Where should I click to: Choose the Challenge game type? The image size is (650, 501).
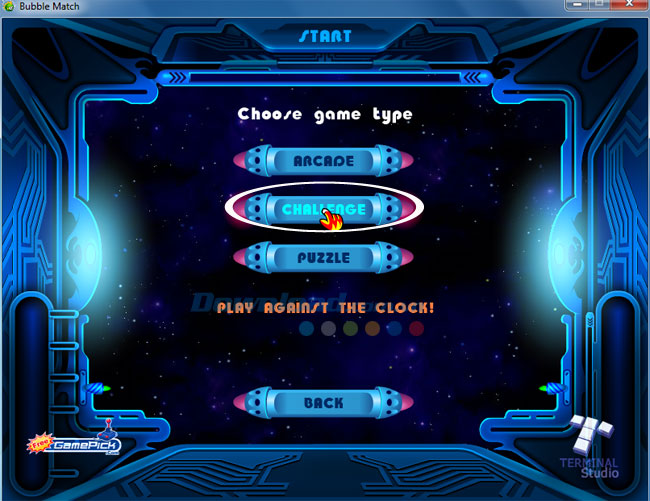[x=324, y=209]
